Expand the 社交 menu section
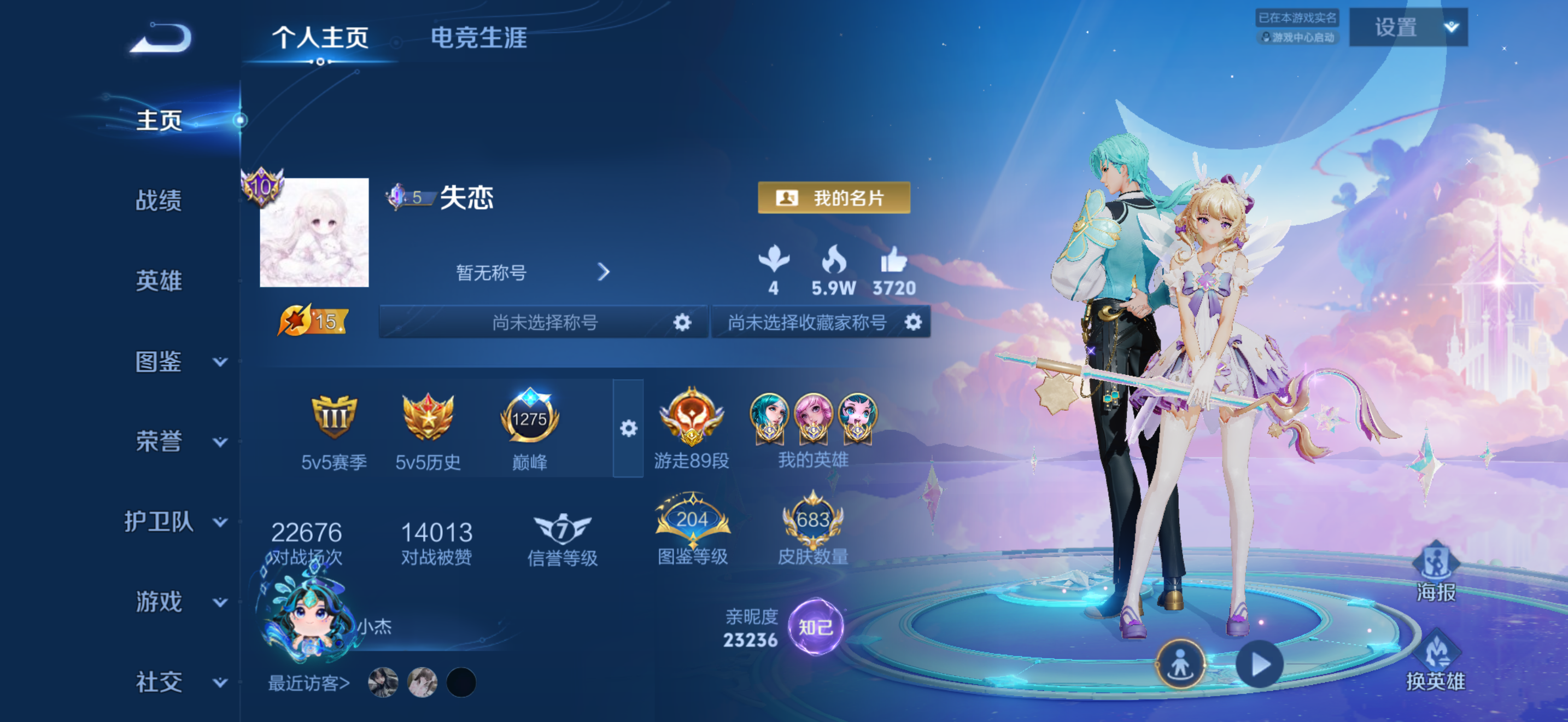This screenshot has width=1568, height=722. 177,682
